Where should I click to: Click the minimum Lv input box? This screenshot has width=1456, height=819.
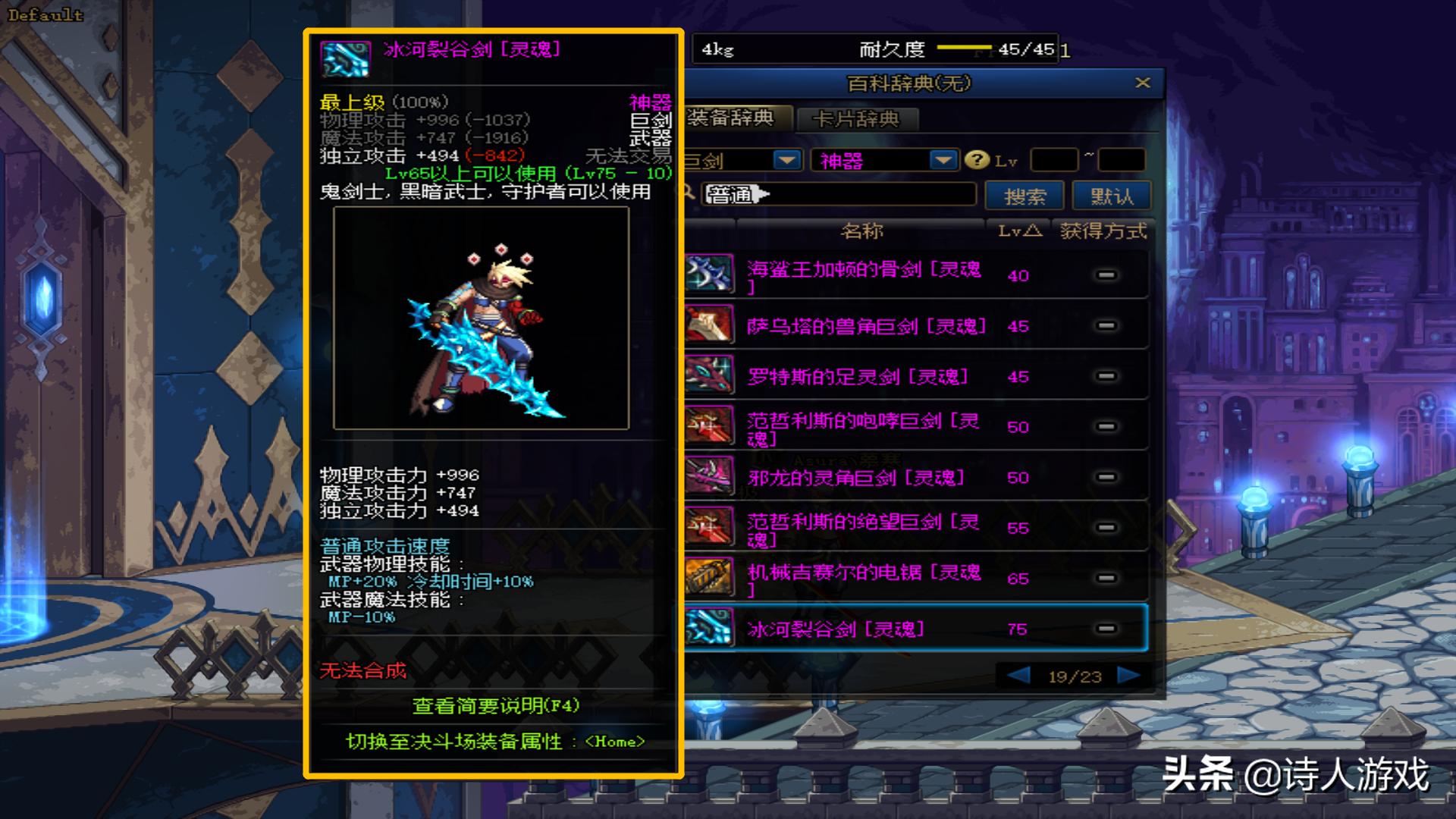pos(1054,160)
